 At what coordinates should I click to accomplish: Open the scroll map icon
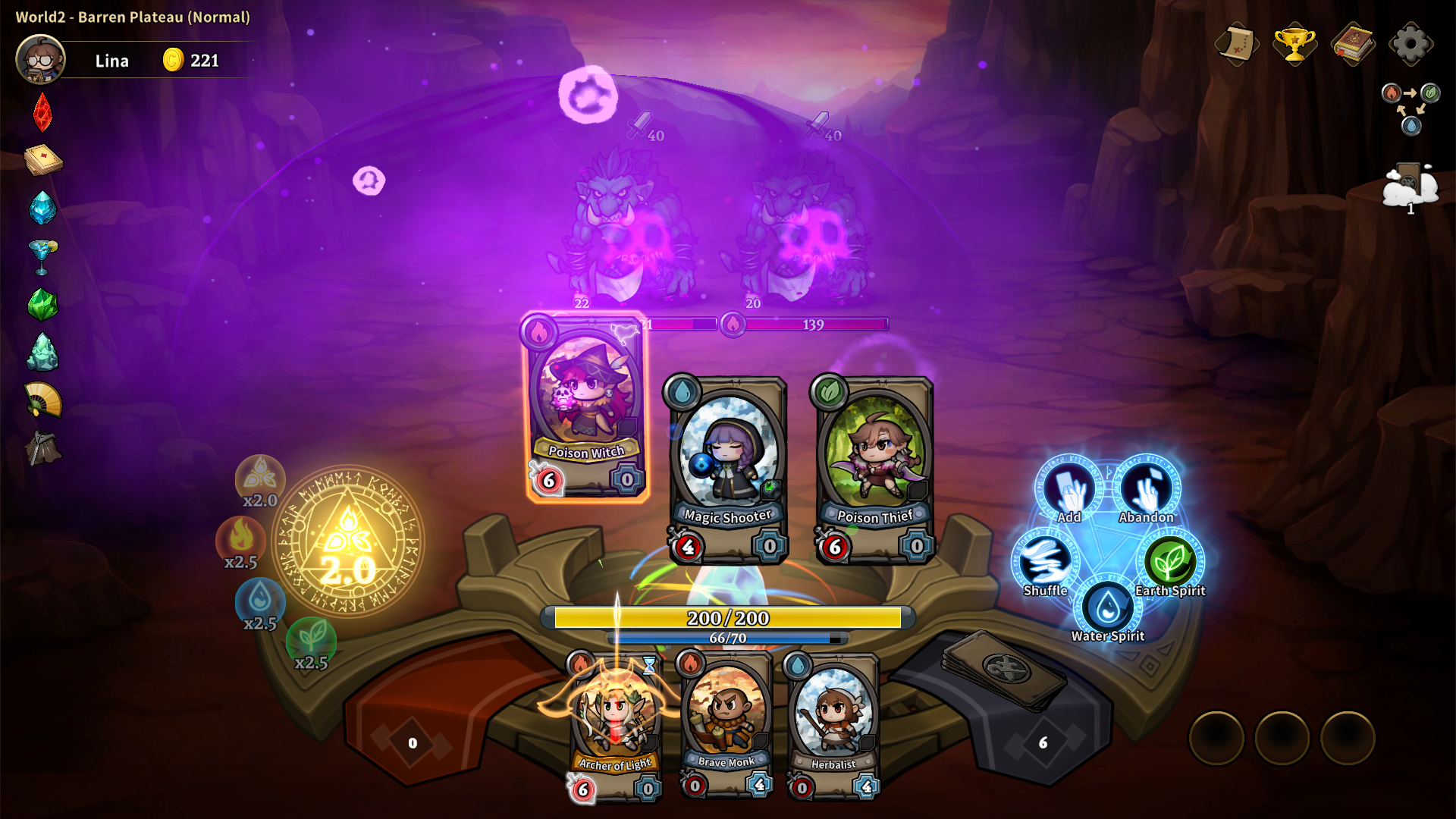click(x=1236, y=44)
